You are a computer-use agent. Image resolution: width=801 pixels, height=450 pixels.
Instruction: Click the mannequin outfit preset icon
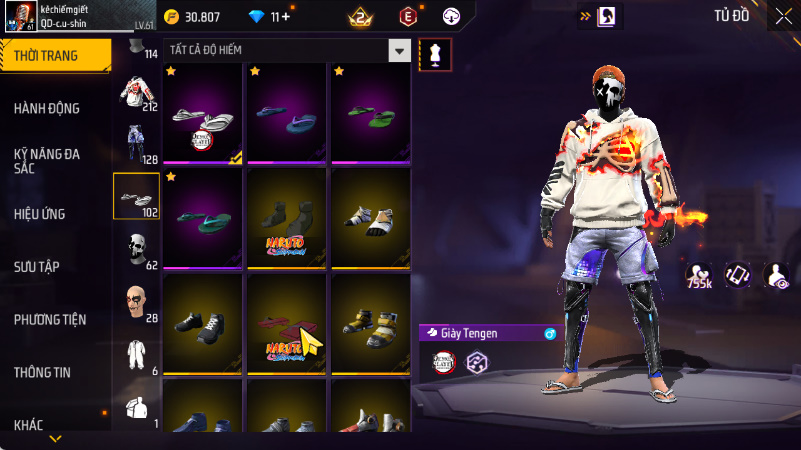pyautogui.click(x=435, y=55)
